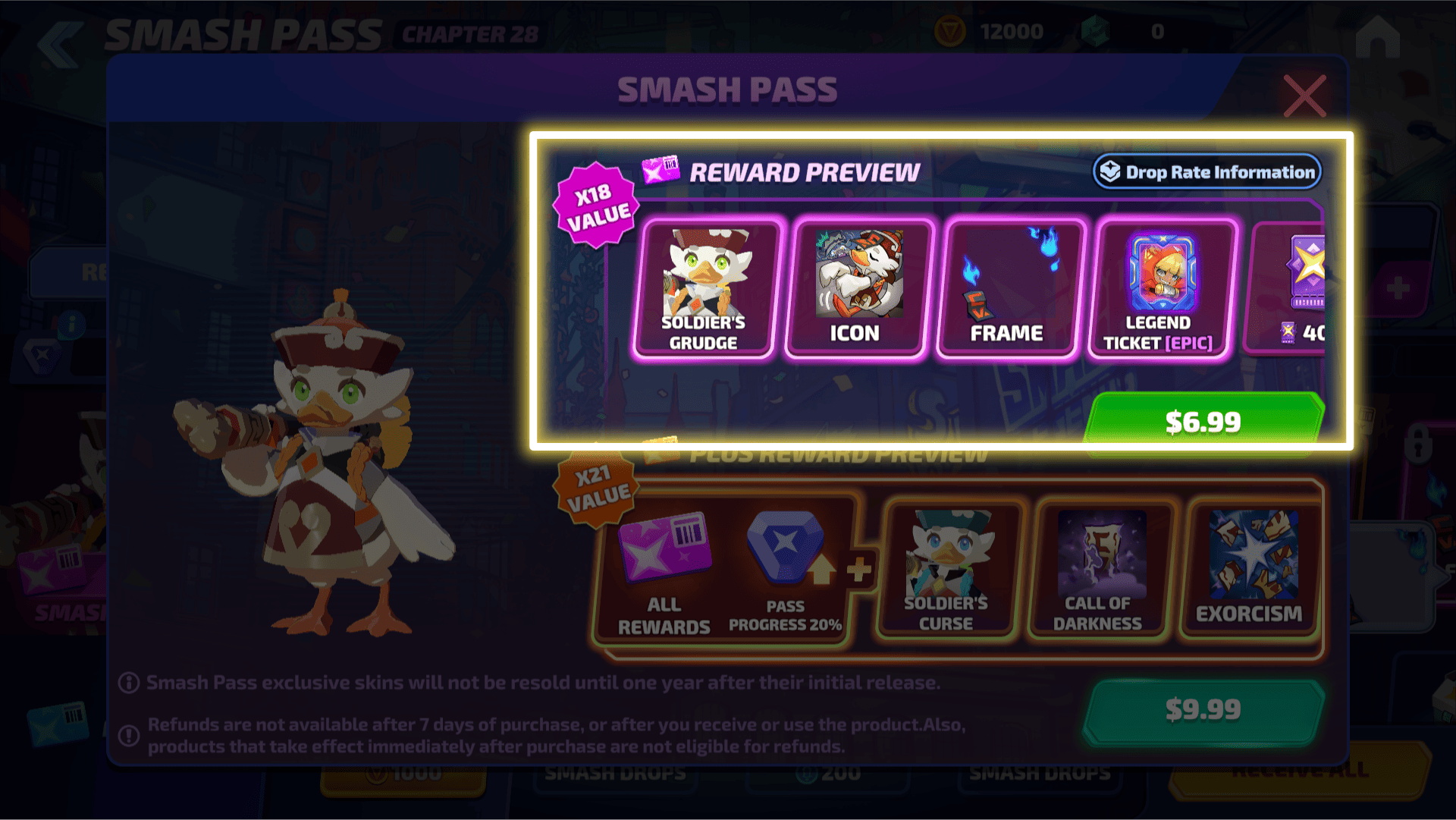View the Icon reward tile
The image size is (1456, 820).
pyautogui.click(x=856, y=288)
